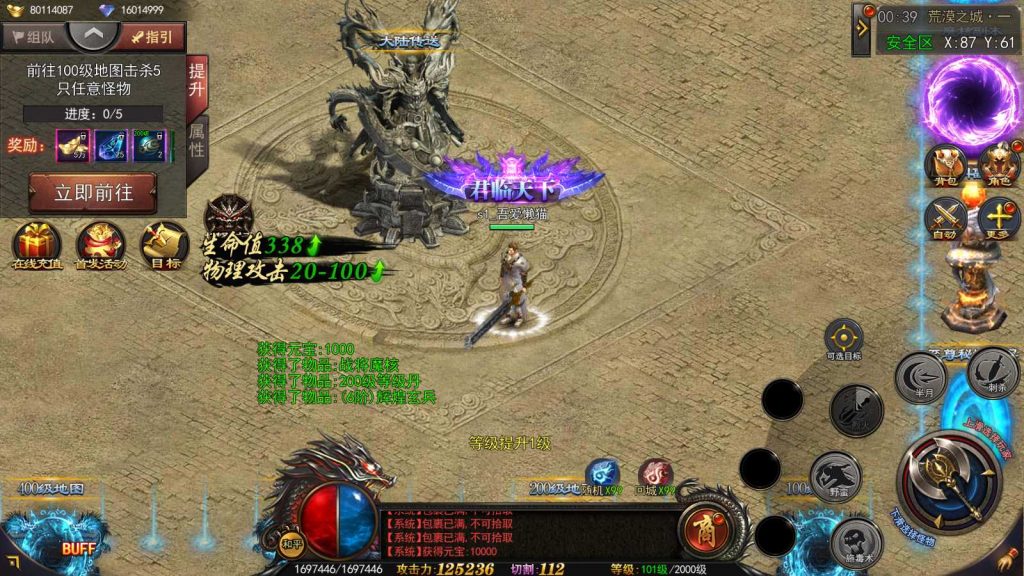Open the 更多 more menu
This screenshot has width=1024, height=576.
999,218
